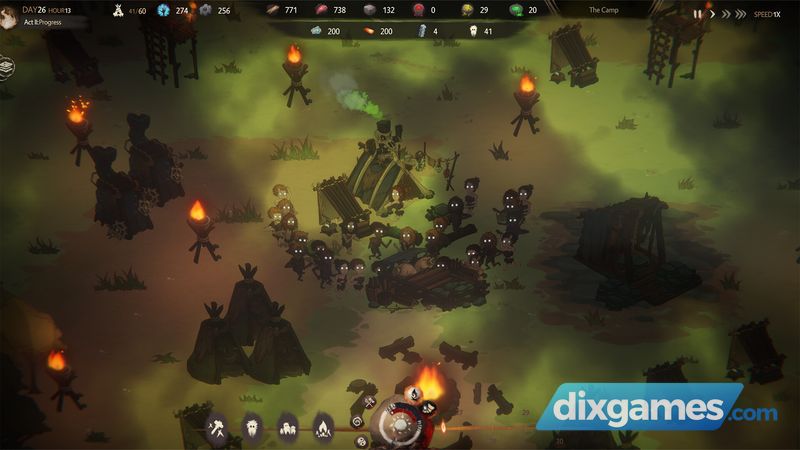
Task: Show the villagers group menu
Action: pos(287,426)
